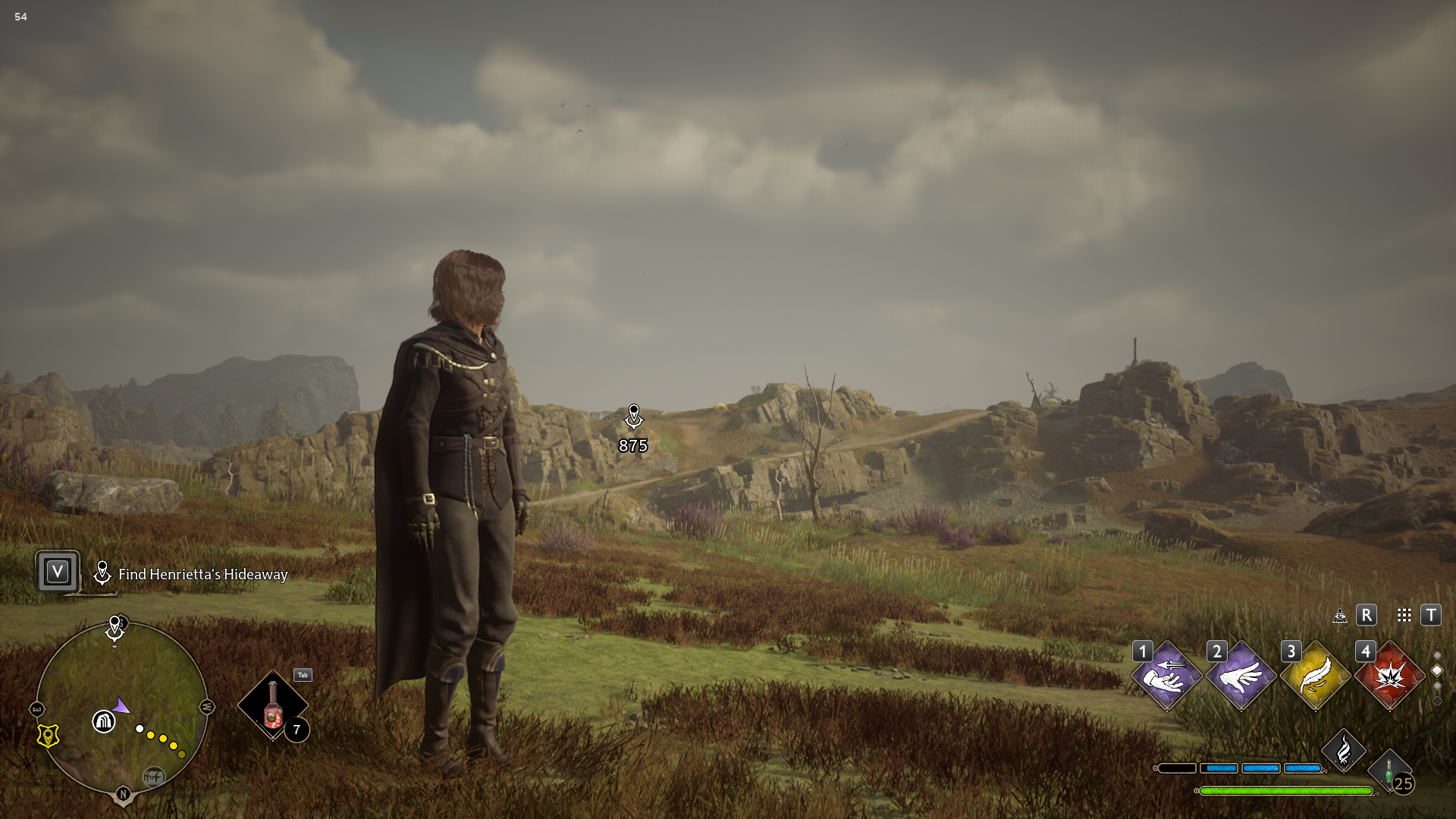1456x819 pixels.
Task: Select the Find Henrietta's Hideaway objective
Action: (x=202, y=574)
